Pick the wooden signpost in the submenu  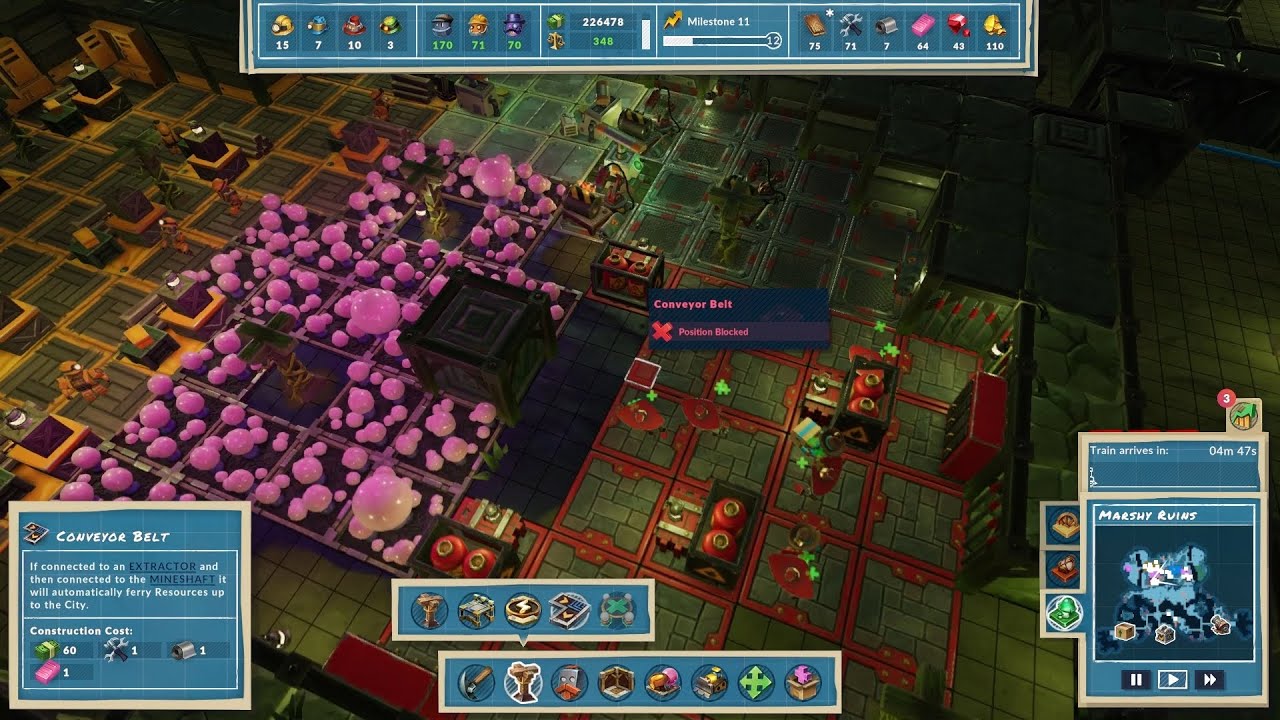tap(429, 610)
